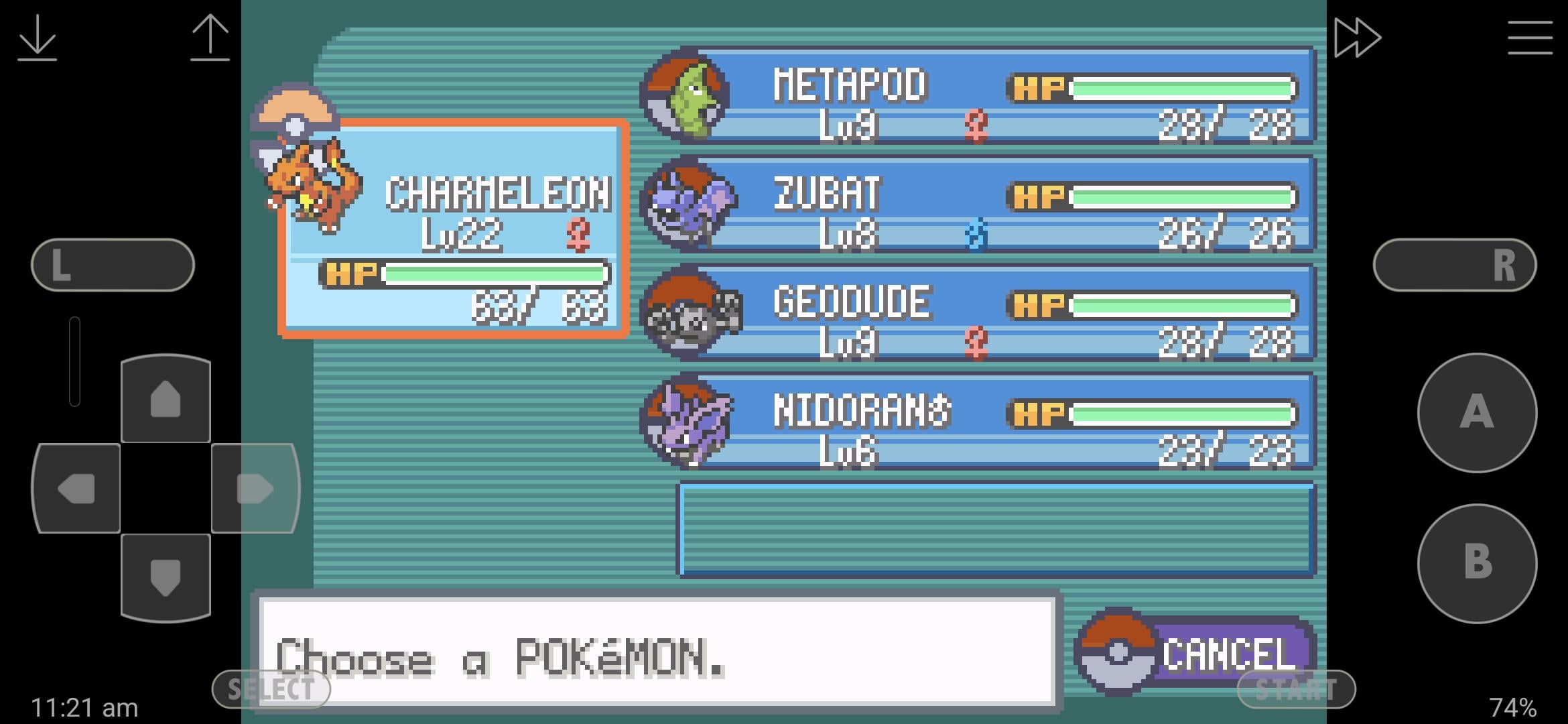Toggle emulator fast-forward
Image resolution: width=1568 pixels, height=724 pixels.
[1357, 38]
